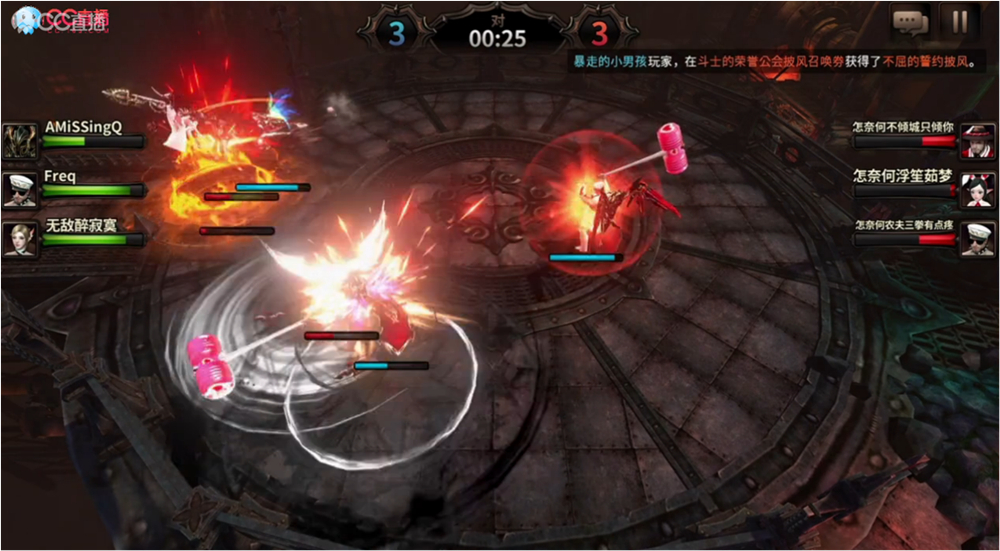Screen dimensions: 1000x551
Task: Select 无敌醉寂寞's player portrait
Action: point(20,238)
